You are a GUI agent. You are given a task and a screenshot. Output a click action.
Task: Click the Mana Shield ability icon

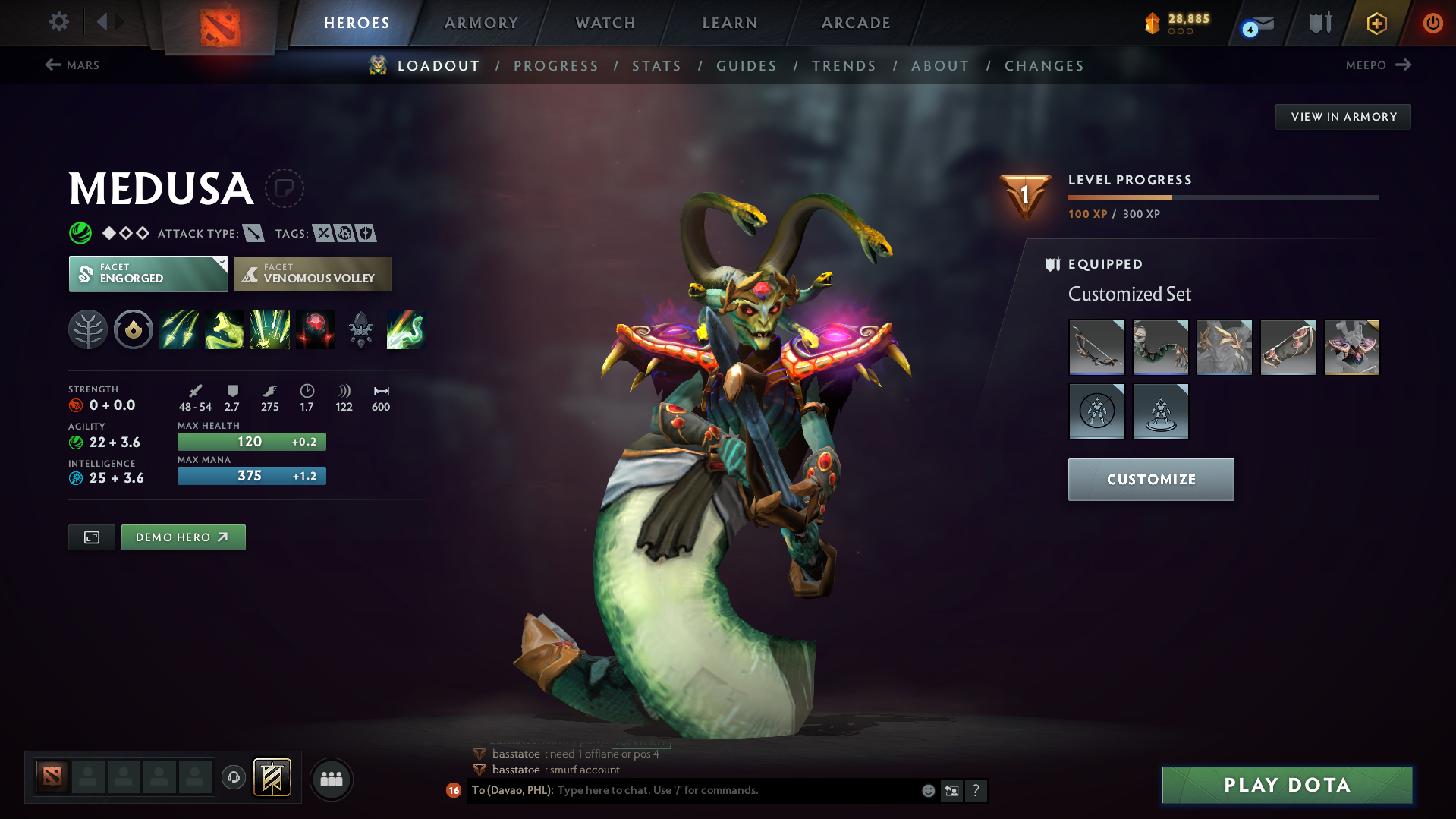click(x=270, y=329)
